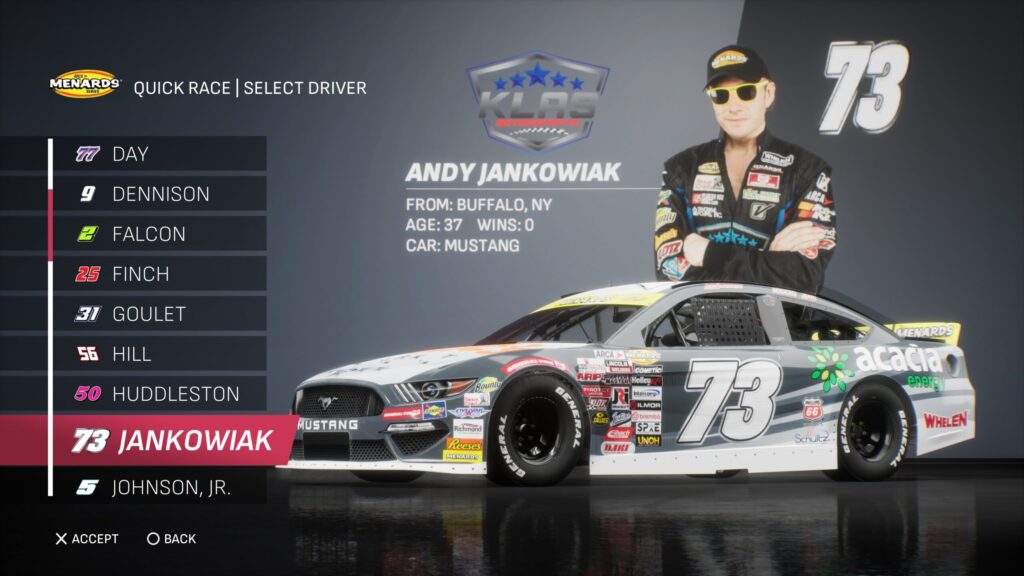Choose Dennison from the driver list
The height and width of the screenshot is (576, 1024).
[x=160, y=194]
